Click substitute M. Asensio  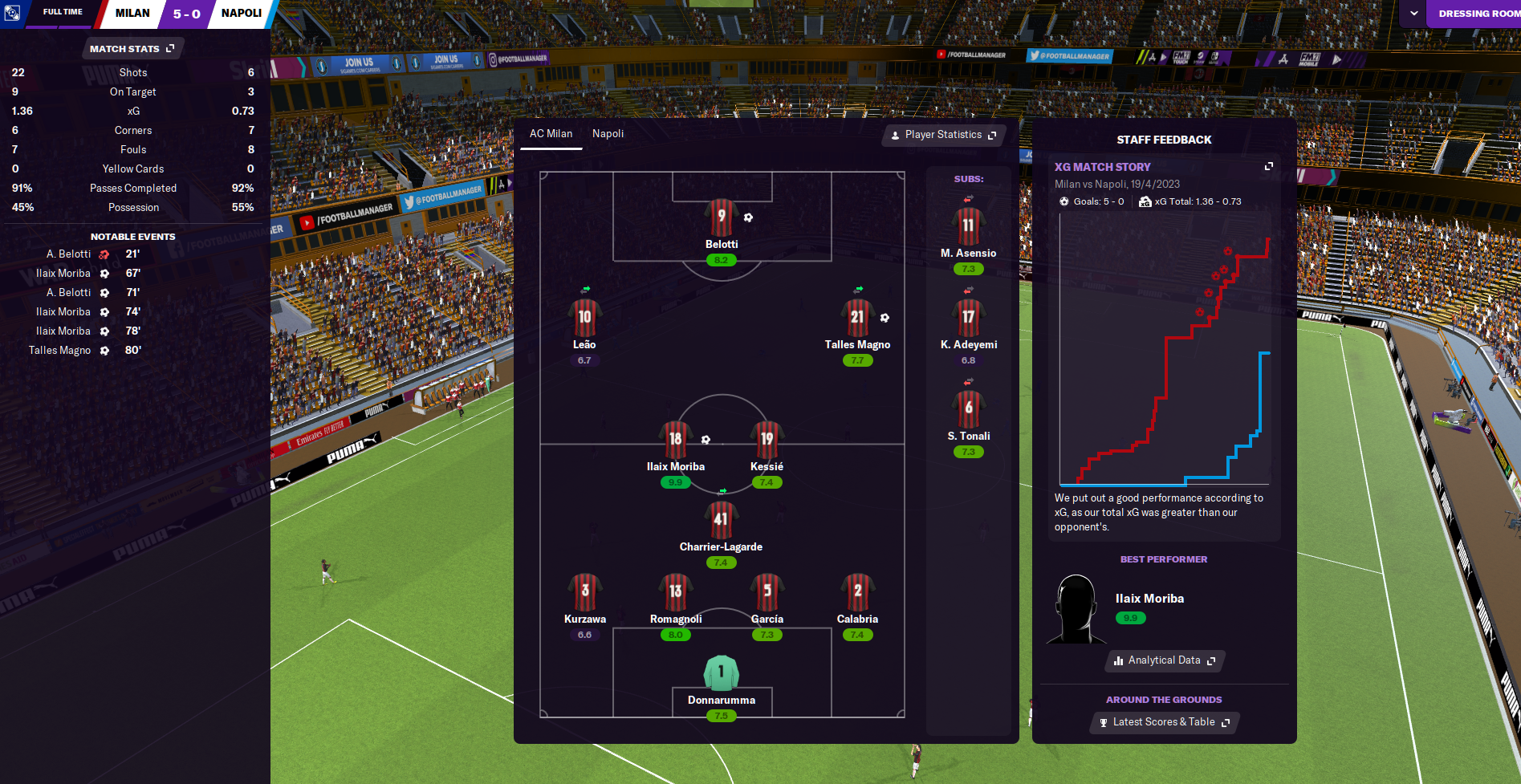click(968, 227)
